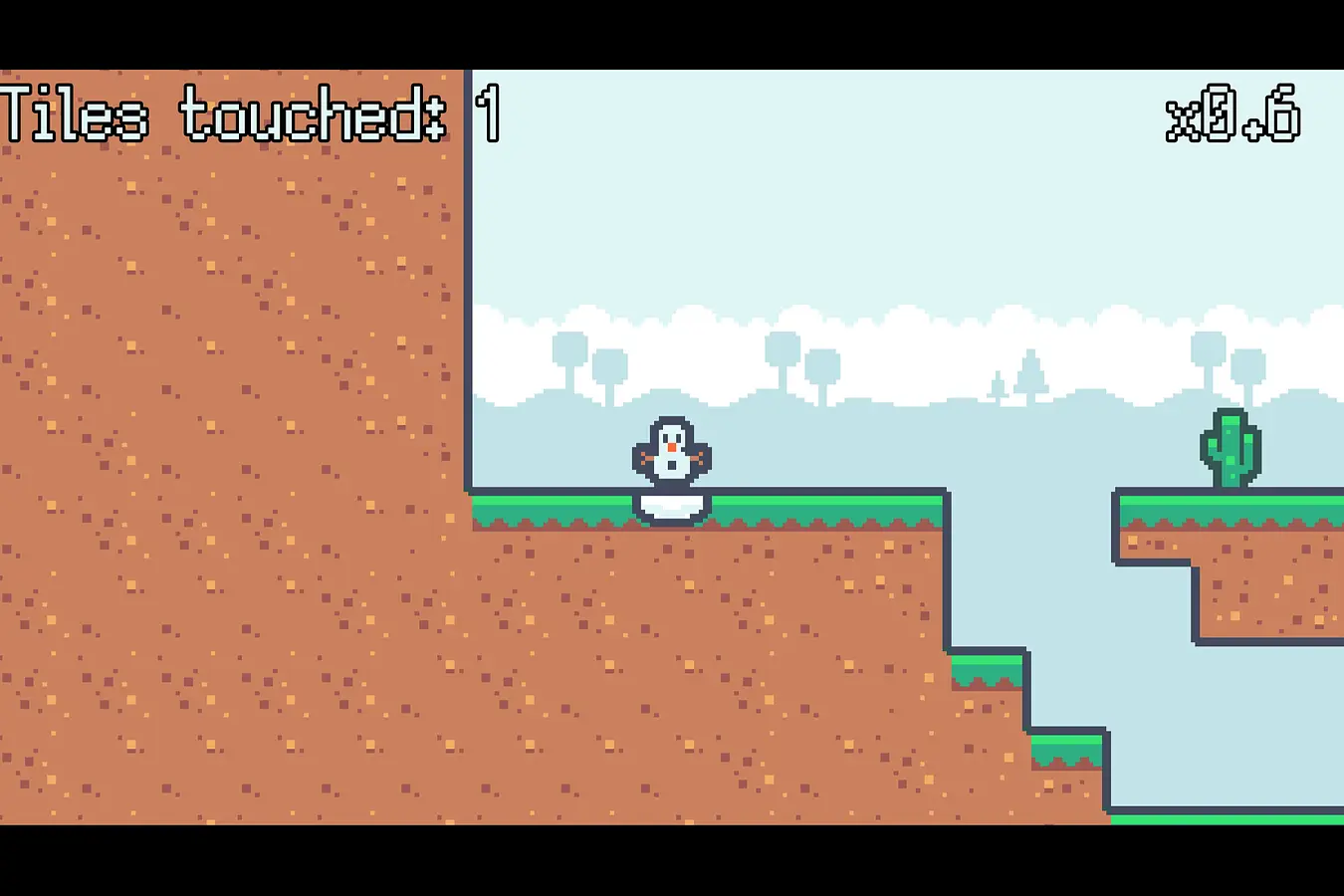Click the snowman's left stick arm
Viewport: 1344px width, 896px height.
pyautogui.click(x=645, y=456)
